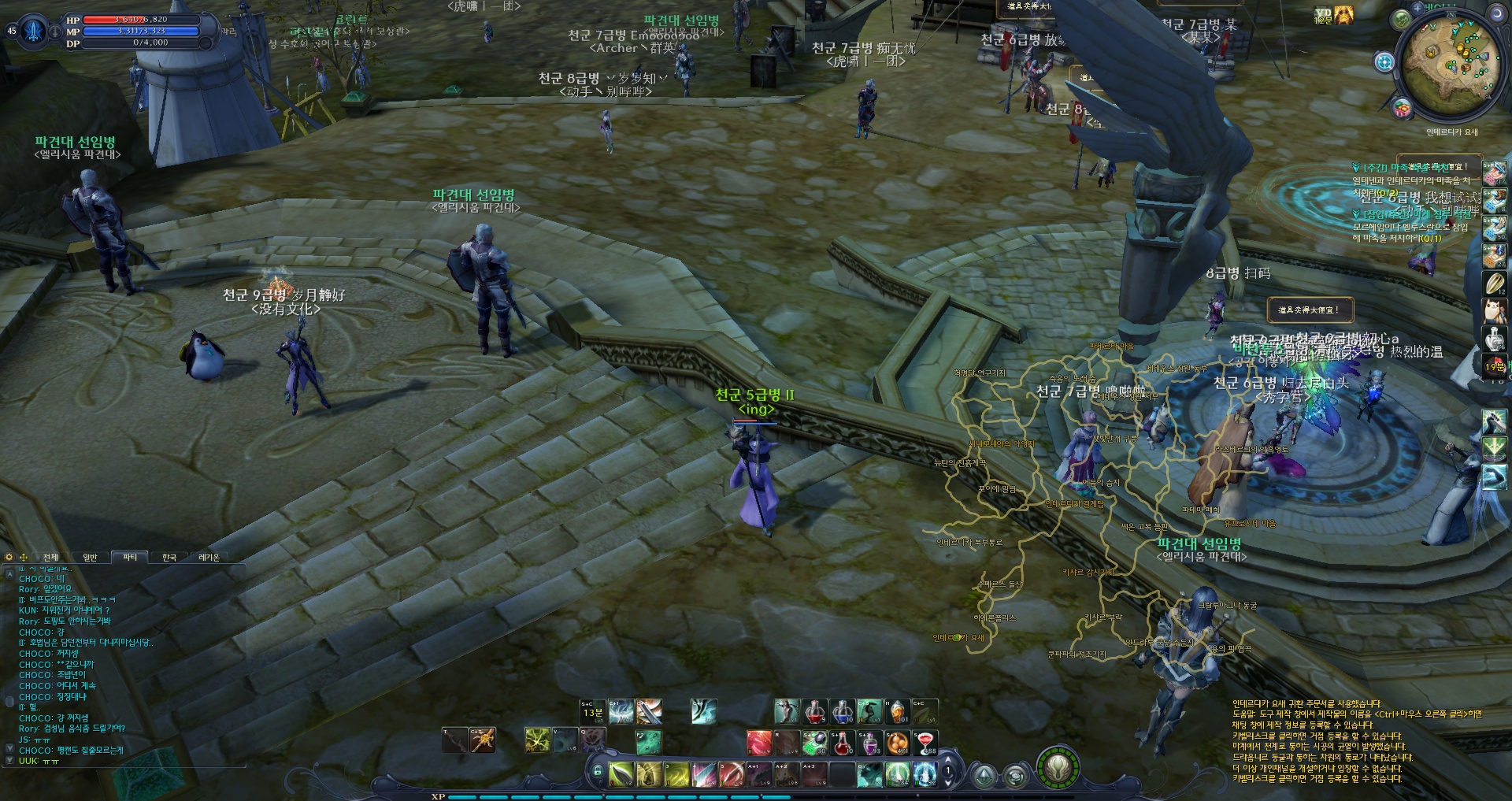
Task: Open chat settings gear icon
Action: [x=9, y=558]
